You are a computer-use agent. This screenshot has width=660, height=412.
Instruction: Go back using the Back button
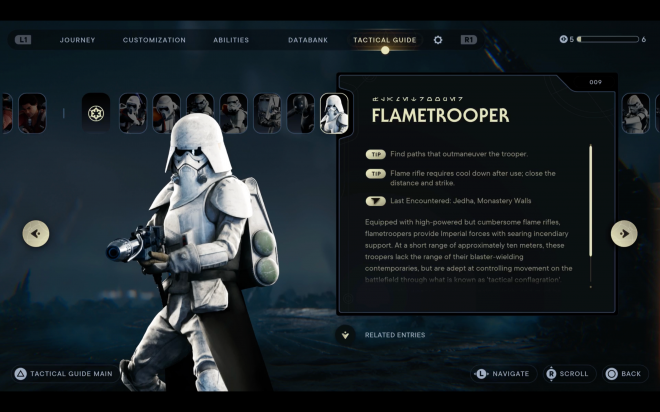click(x=624, y=374)
